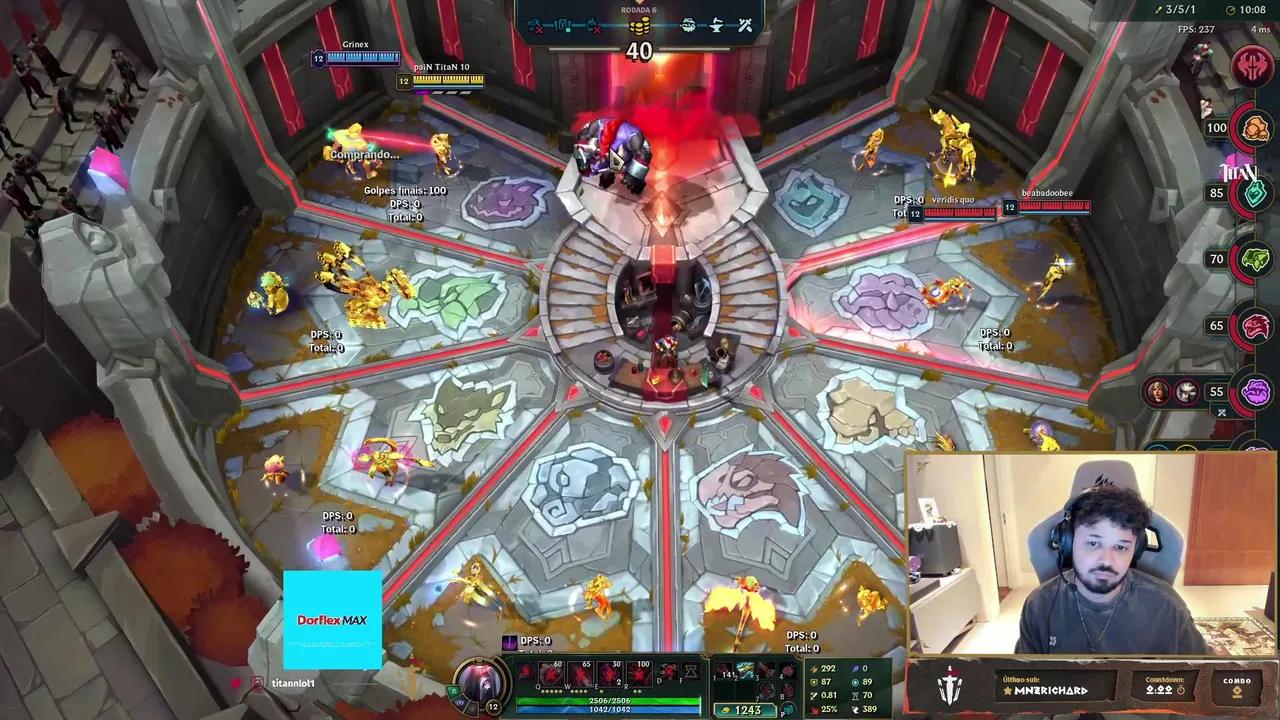Click the gold coins icon above Rodada 6
This screenshot has width=1280, height=720.
(640, 25)
